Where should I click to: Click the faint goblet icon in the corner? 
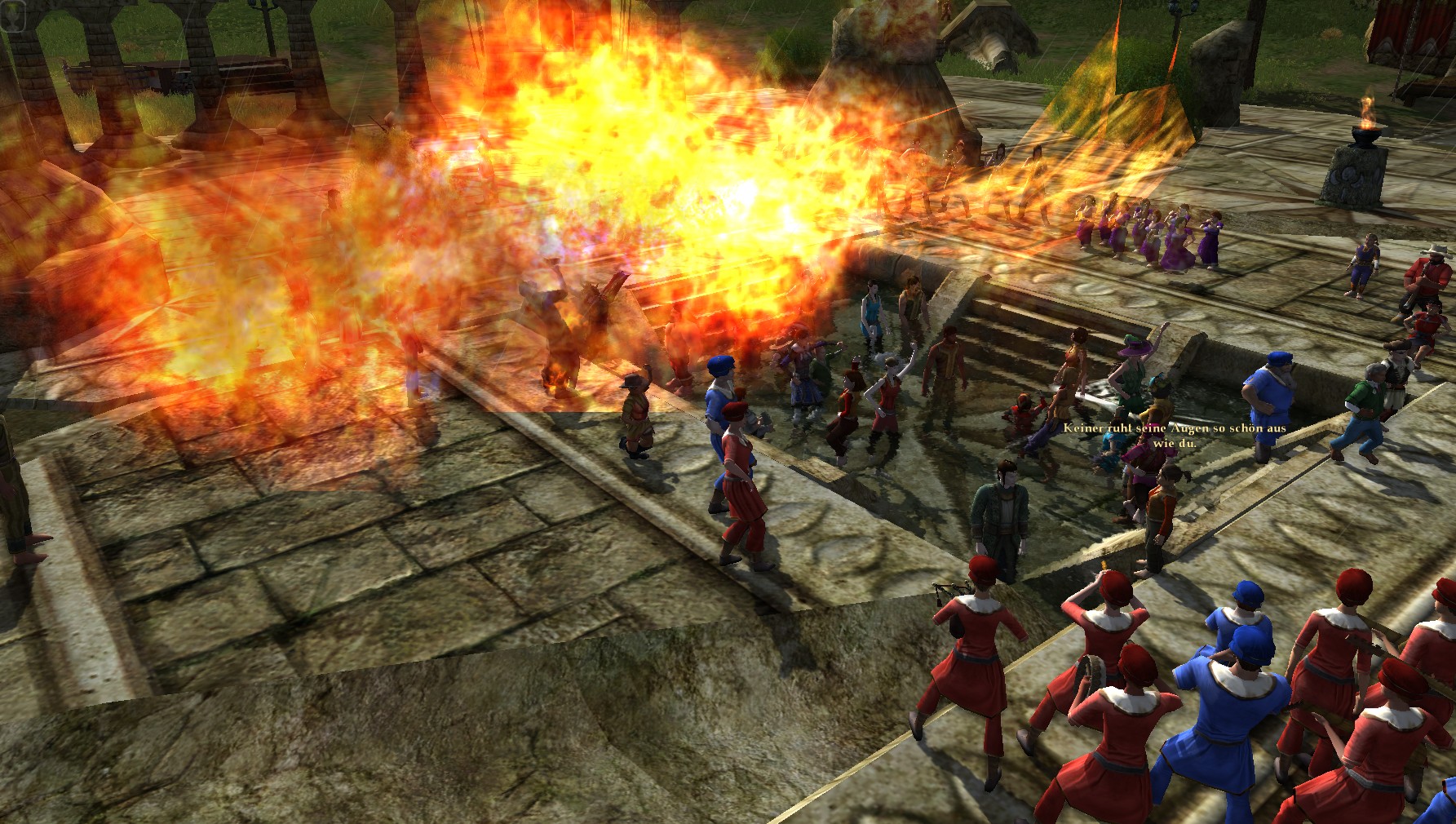click(x=14, y=16)
